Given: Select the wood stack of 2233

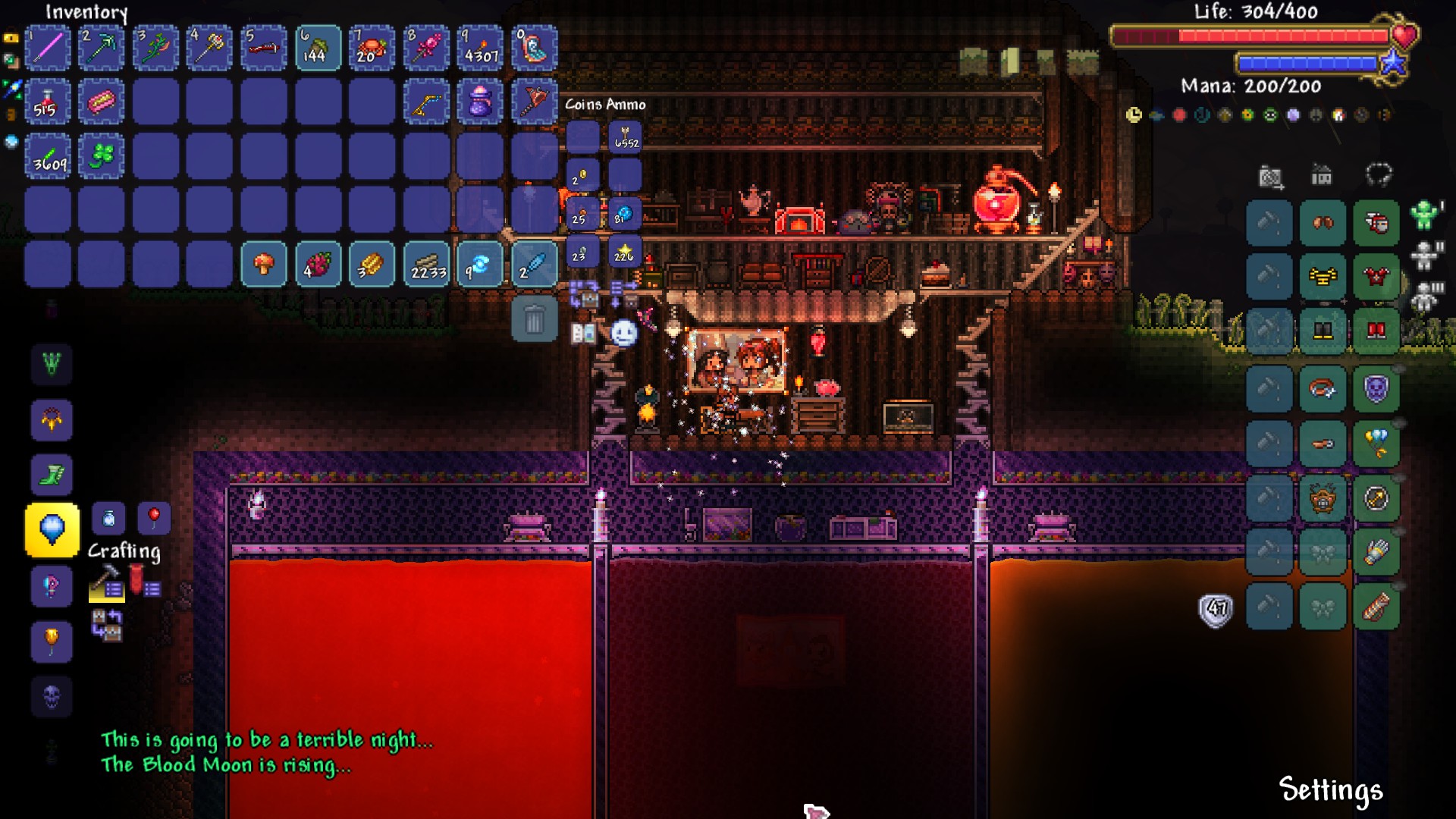Looking at the screenshot, I should point(427,265).
